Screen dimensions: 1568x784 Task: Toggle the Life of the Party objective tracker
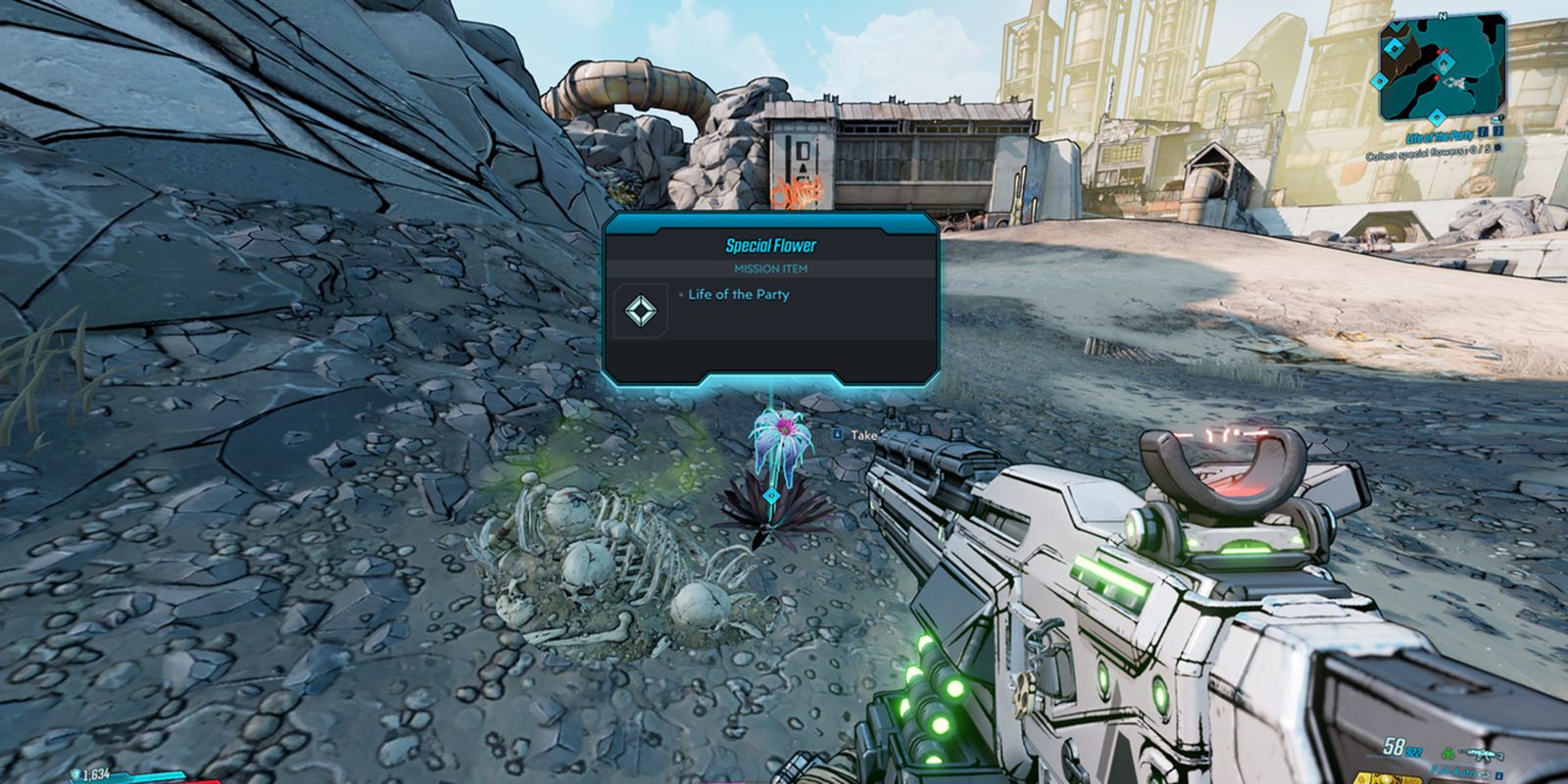pos(1440,134)
